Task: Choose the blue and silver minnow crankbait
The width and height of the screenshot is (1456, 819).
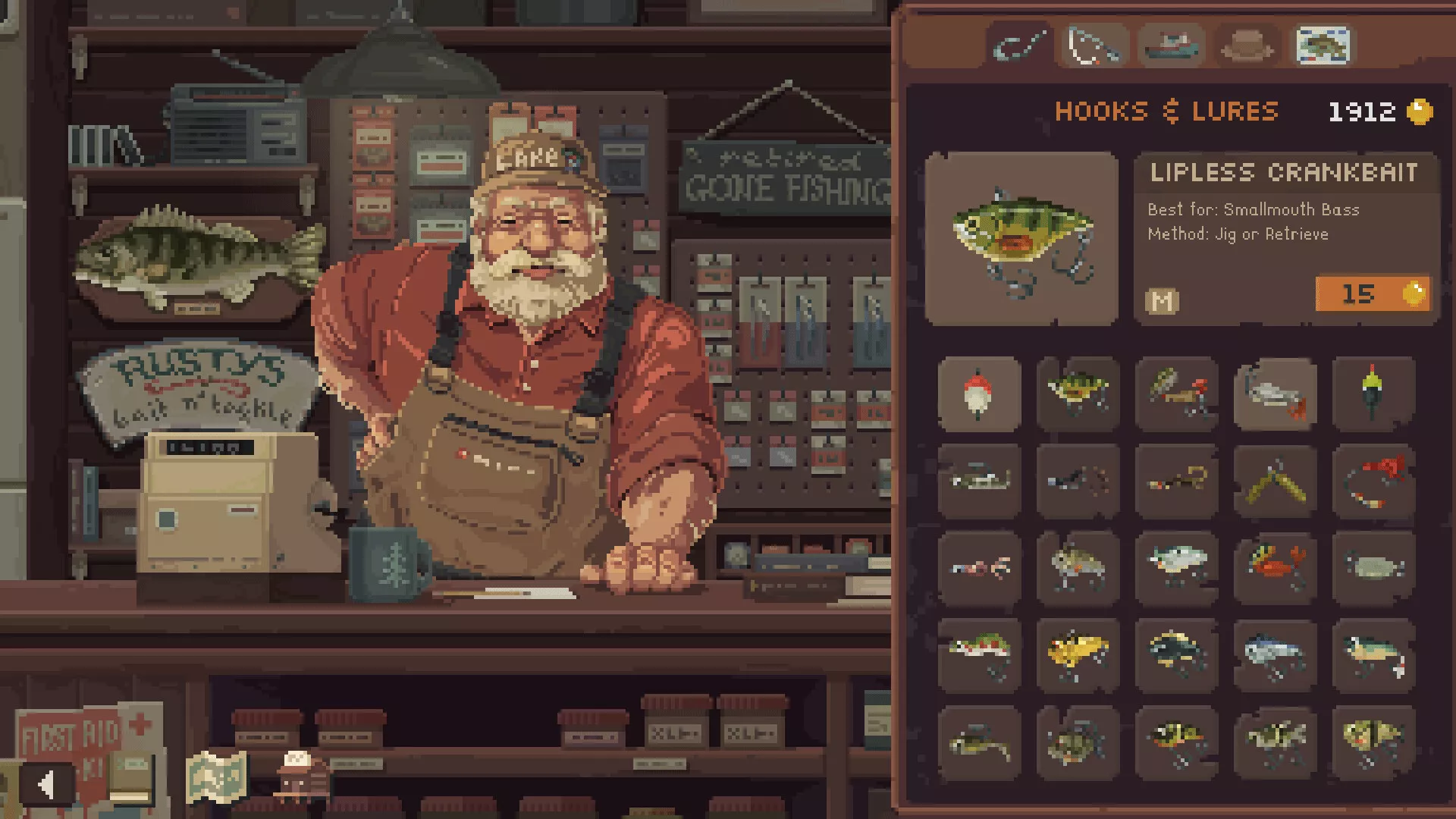Action: tap(1275, 654)
